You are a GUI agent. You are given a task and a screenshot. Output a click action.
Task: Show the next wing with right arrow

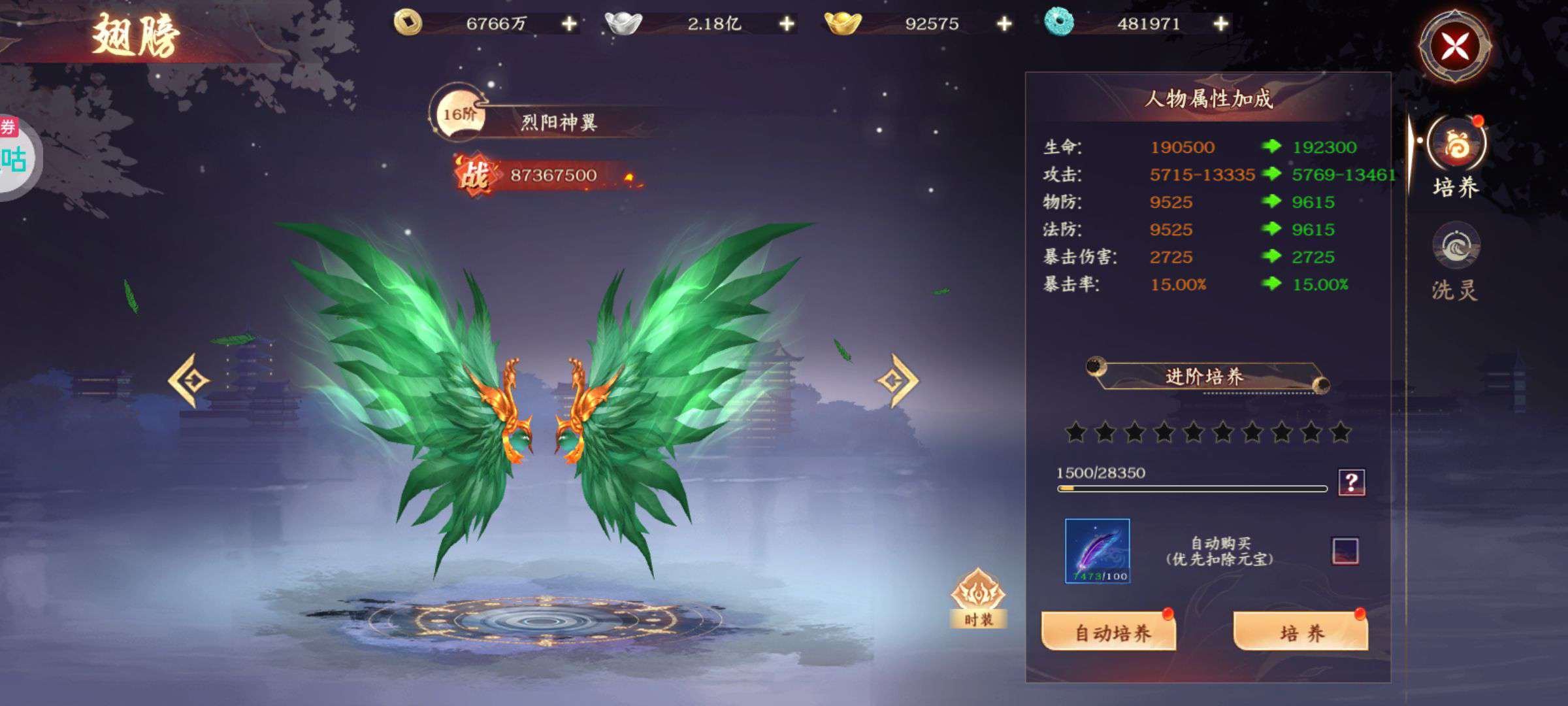pos(898,380)
